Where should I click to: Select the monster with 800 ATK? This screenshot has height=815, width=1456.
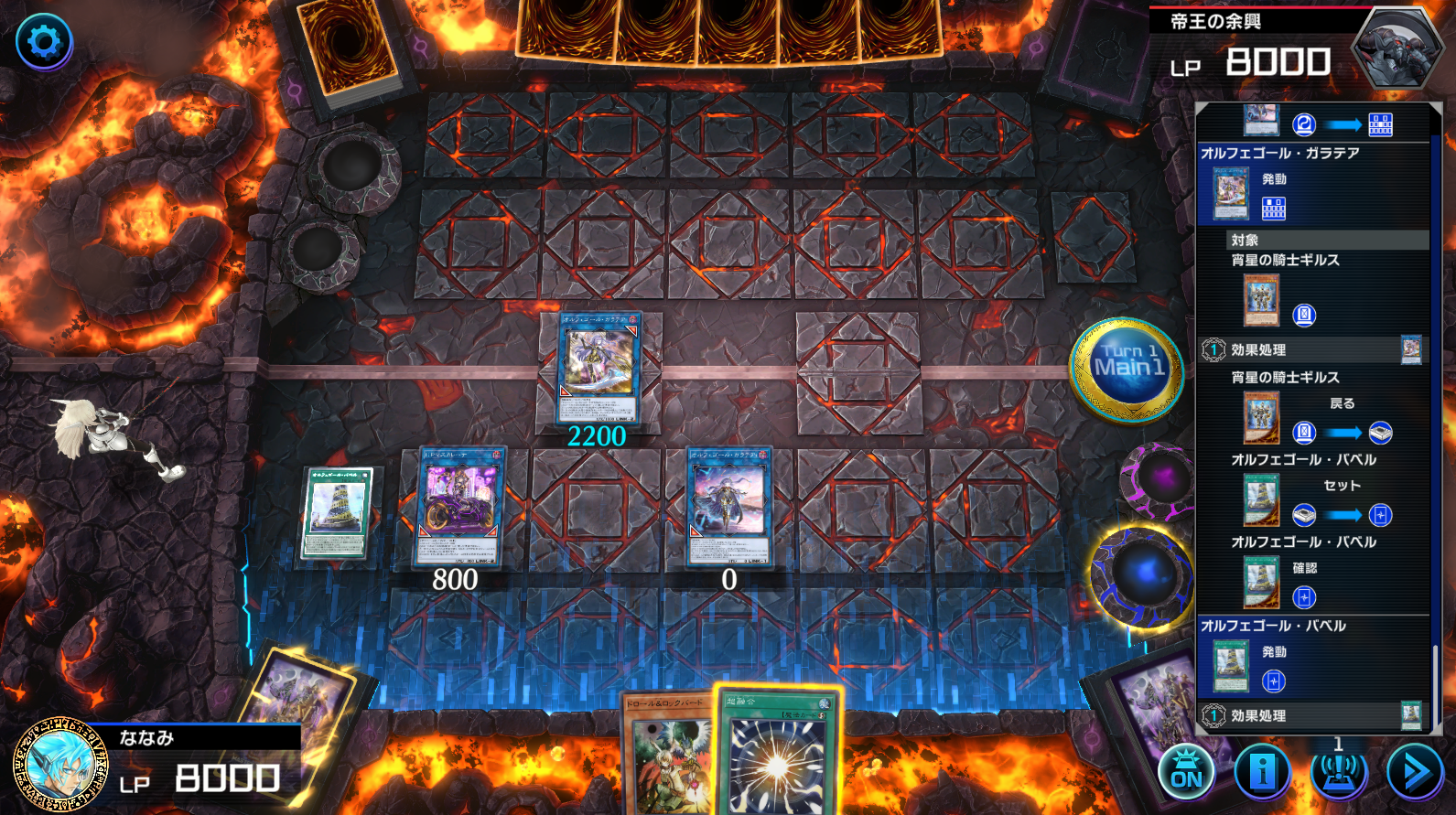click(459, 504)
